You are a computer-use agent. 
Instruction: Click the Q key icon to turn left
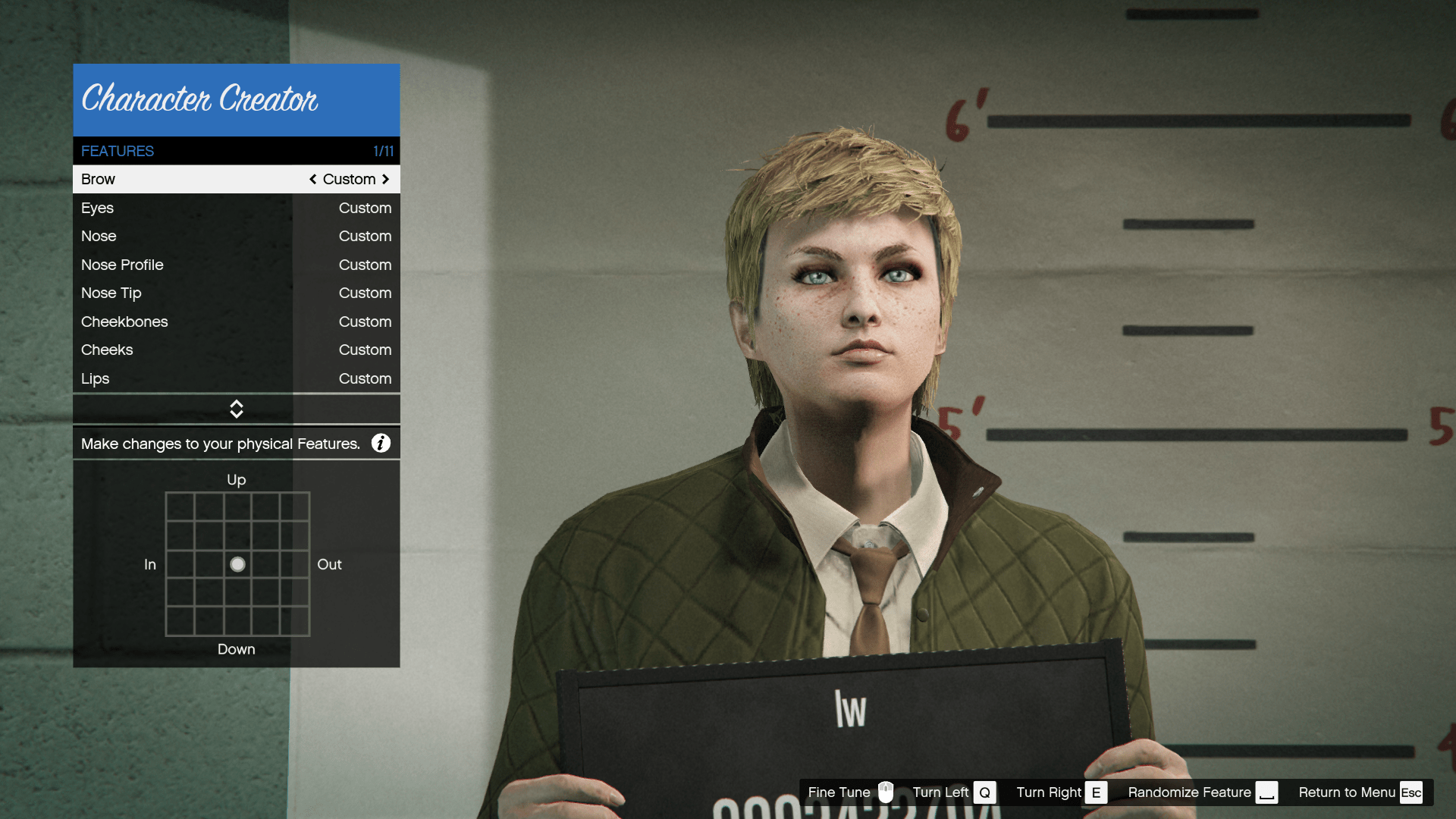point(985,792)
